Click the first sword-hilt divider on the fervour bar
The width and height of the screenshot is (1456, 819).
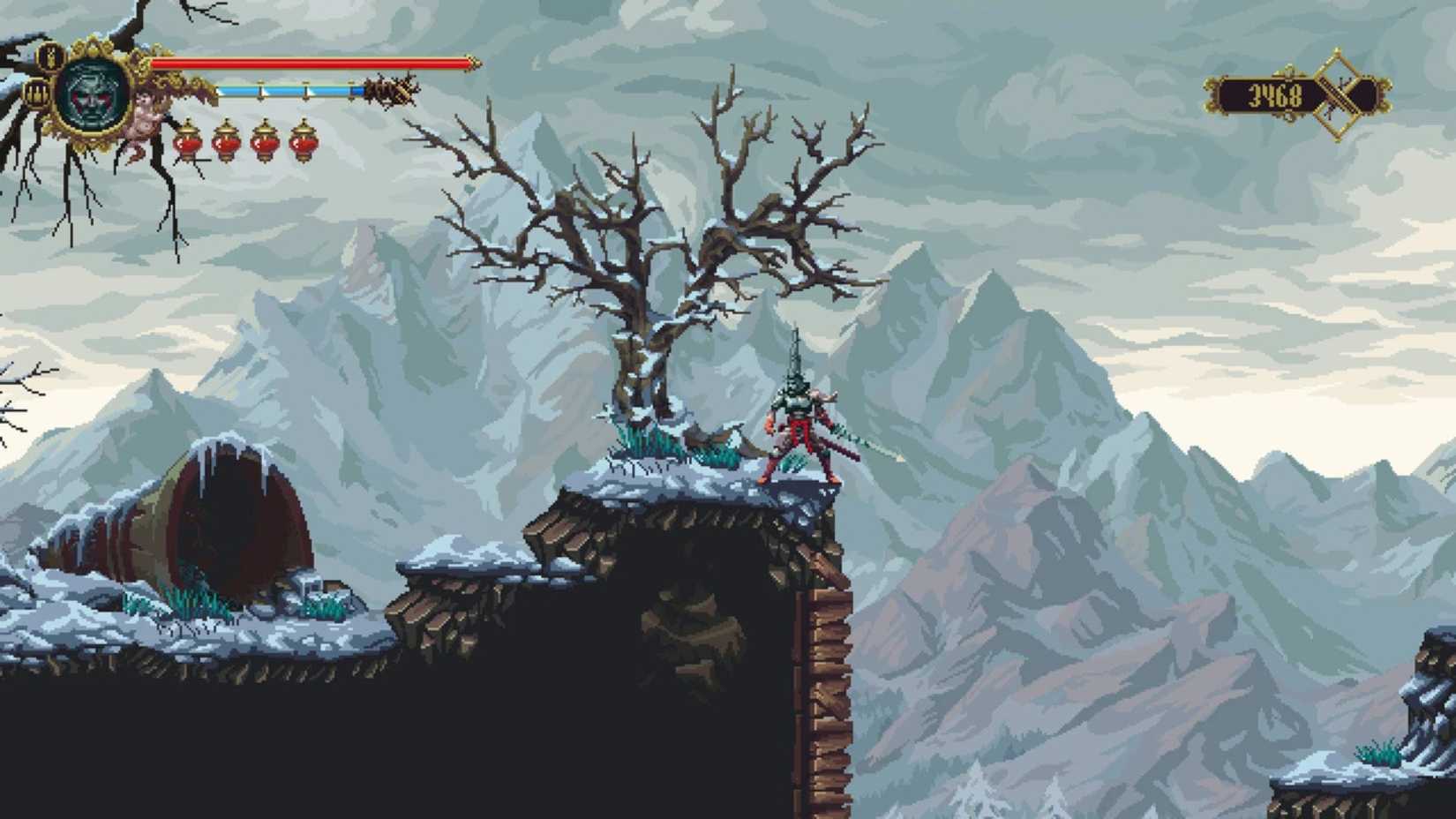(260, 90)
